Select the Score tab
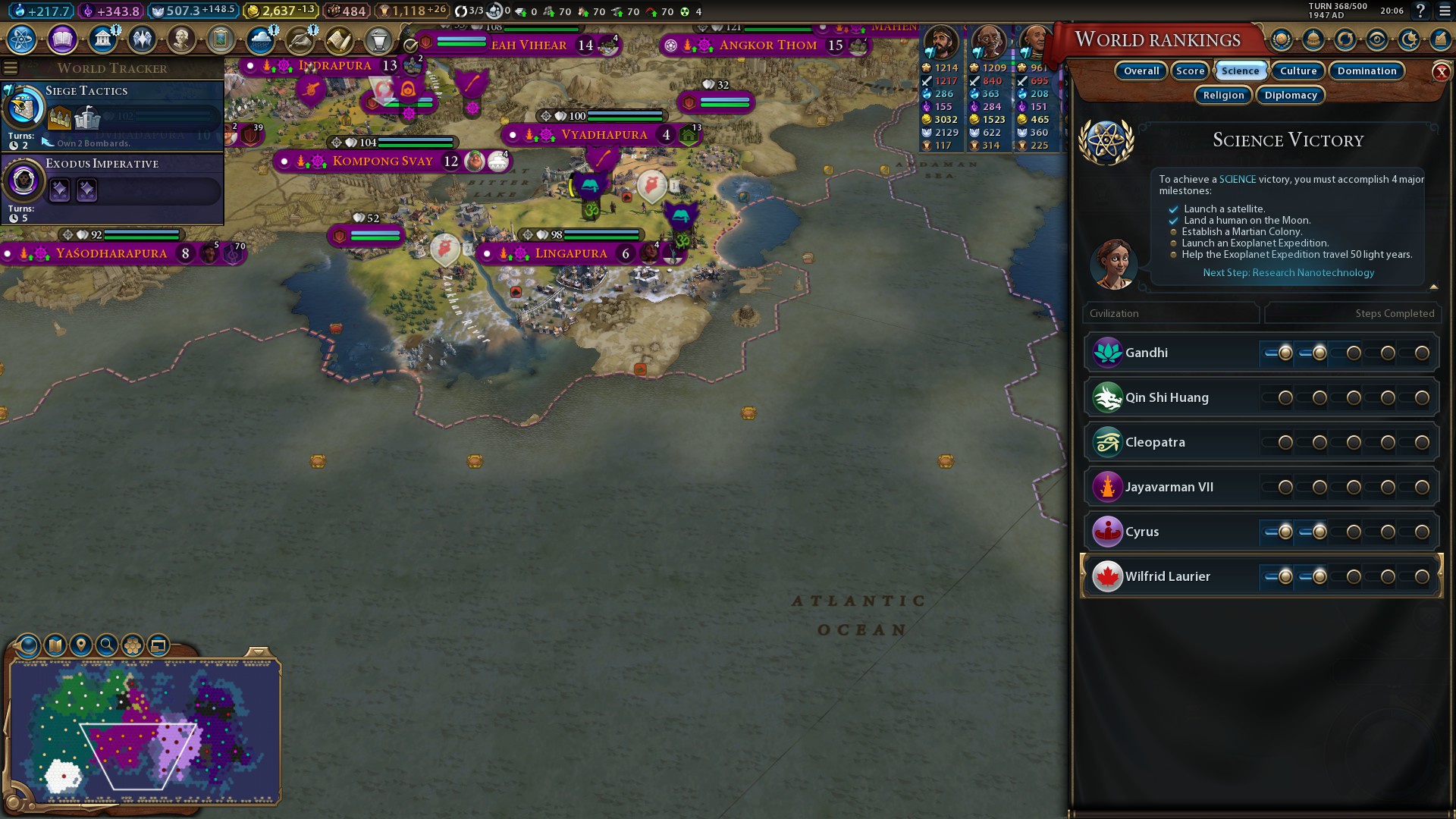The height and width of the screenshot is (819, 1456). 1190,71
